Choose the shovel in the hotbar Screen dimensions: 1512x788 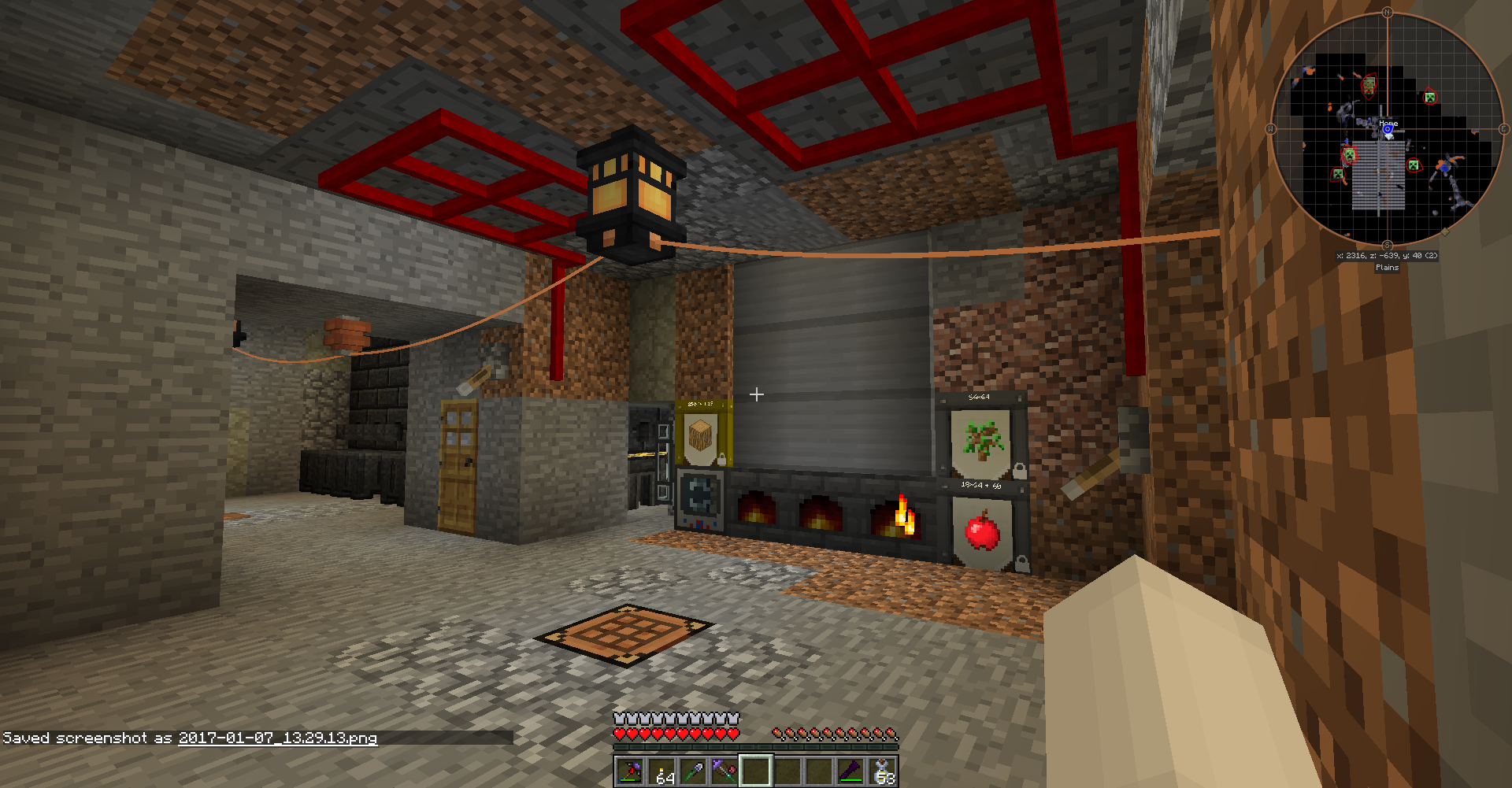tap(693, 771)
